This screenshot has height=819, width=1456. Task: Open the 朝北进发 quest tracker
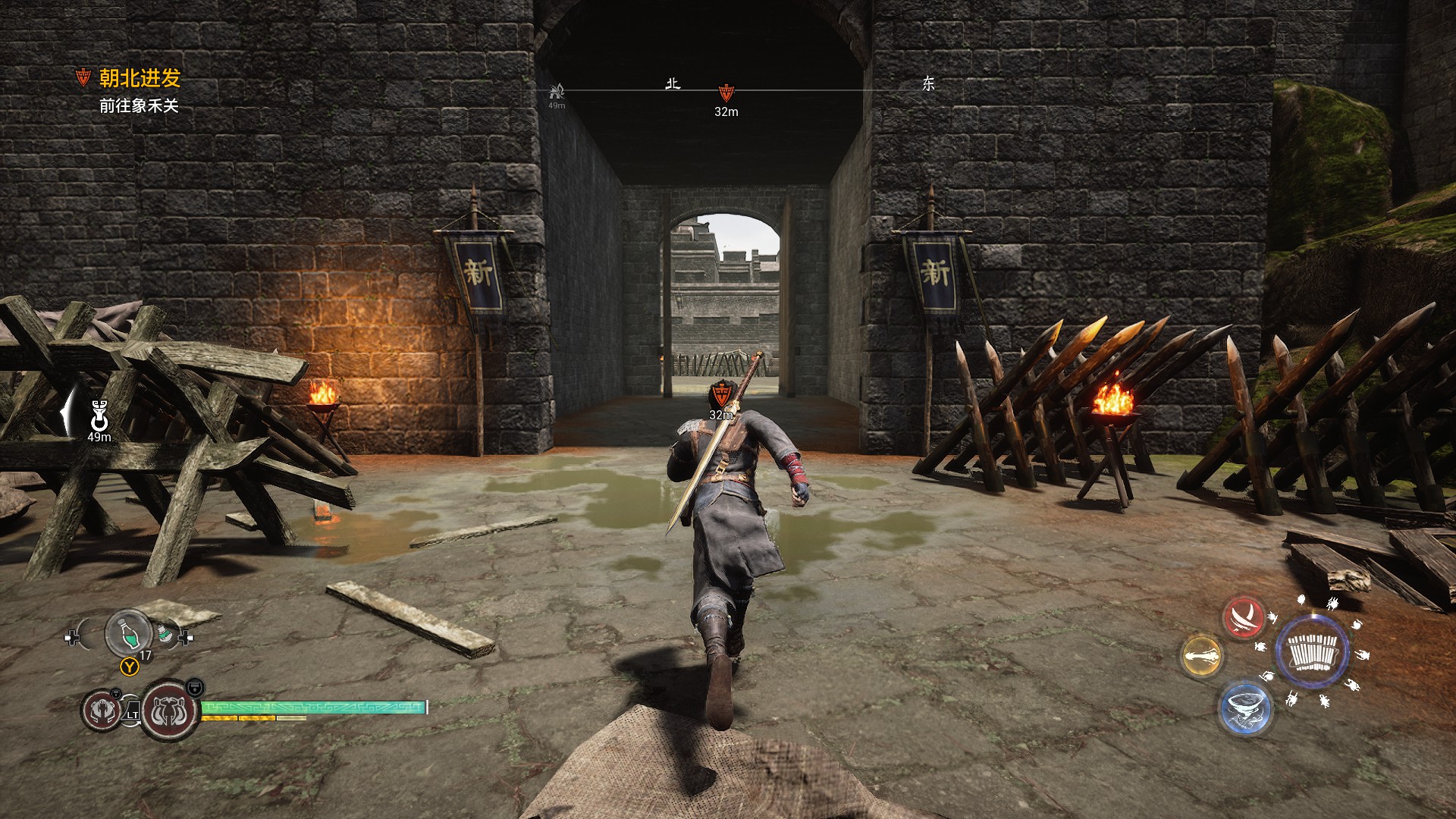click(x=139, y=78)
